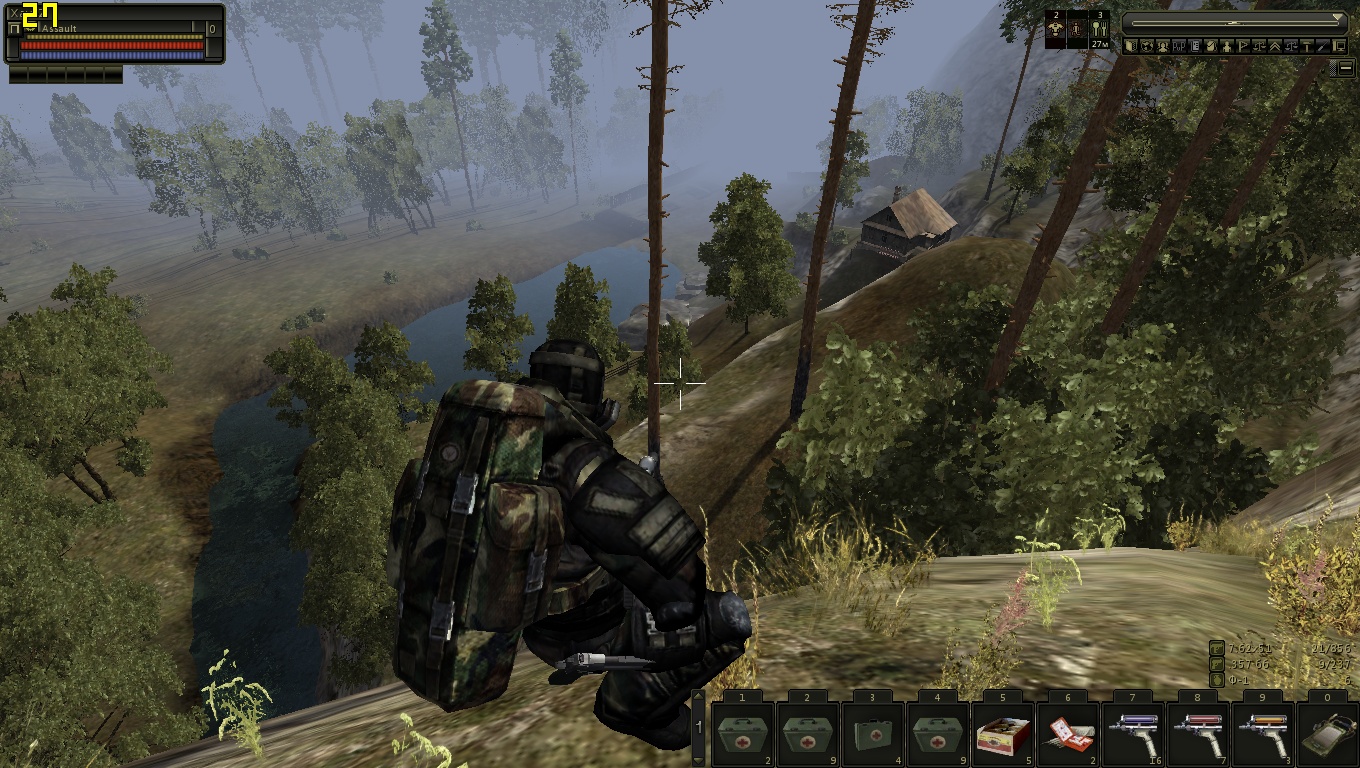Select the upright first aid case in slot 3

click(x=873, y=734)
